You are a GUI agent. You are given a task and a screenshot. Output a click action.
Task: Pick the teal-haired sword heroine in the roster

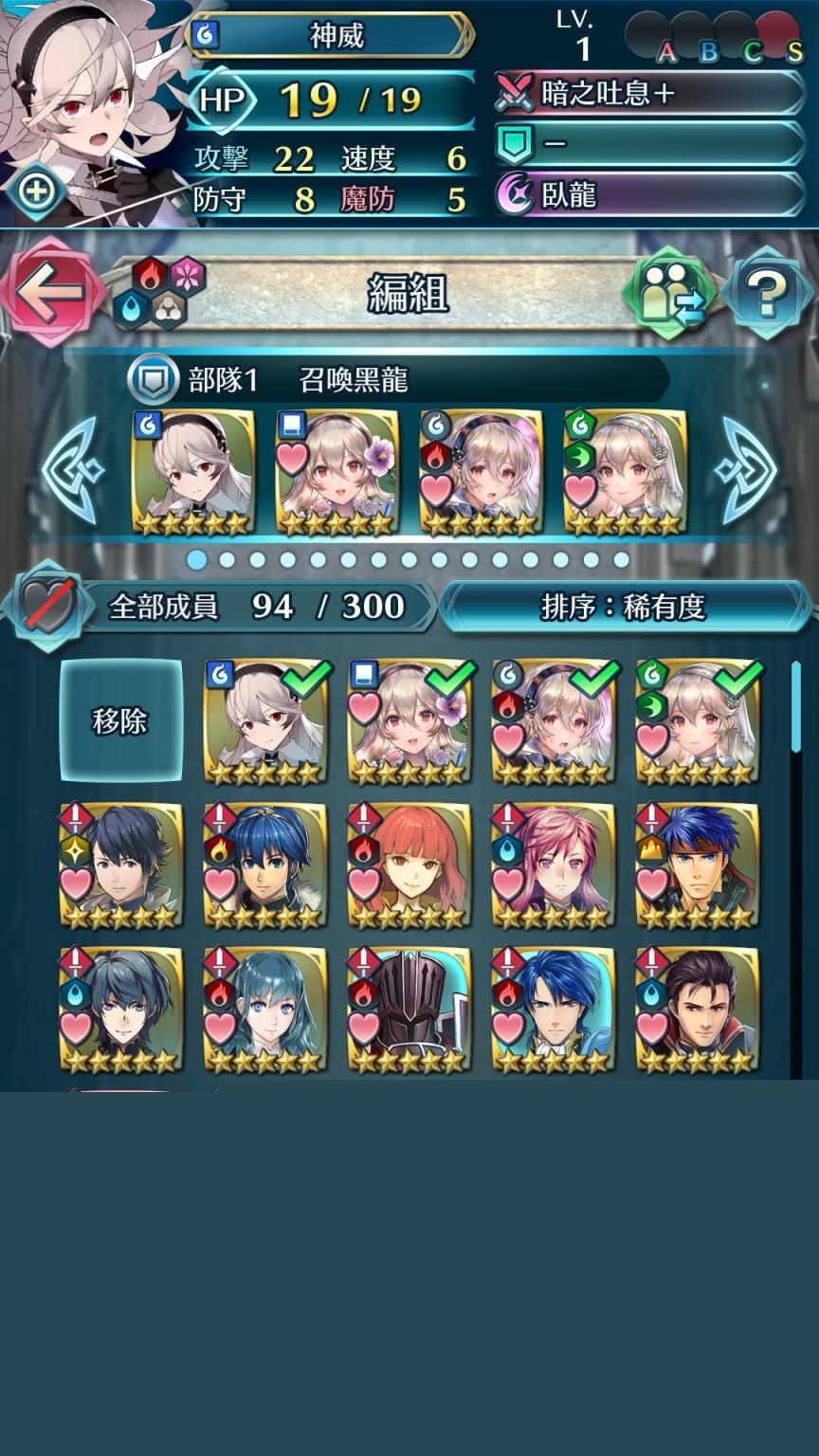point(265,1010)
